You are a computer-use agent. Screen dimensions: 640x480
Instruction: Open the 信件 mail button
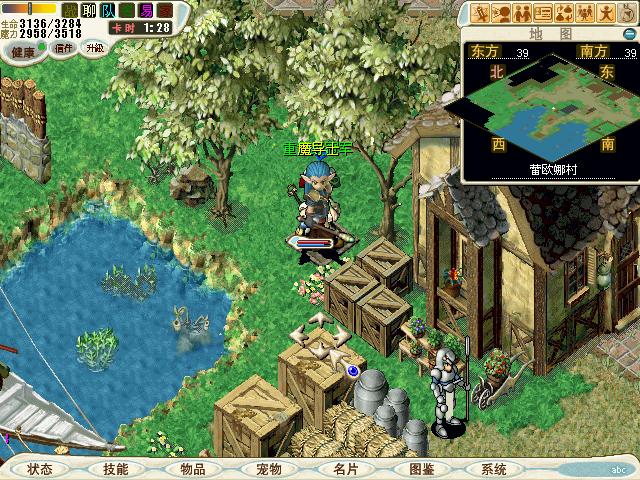pos(64,47)
